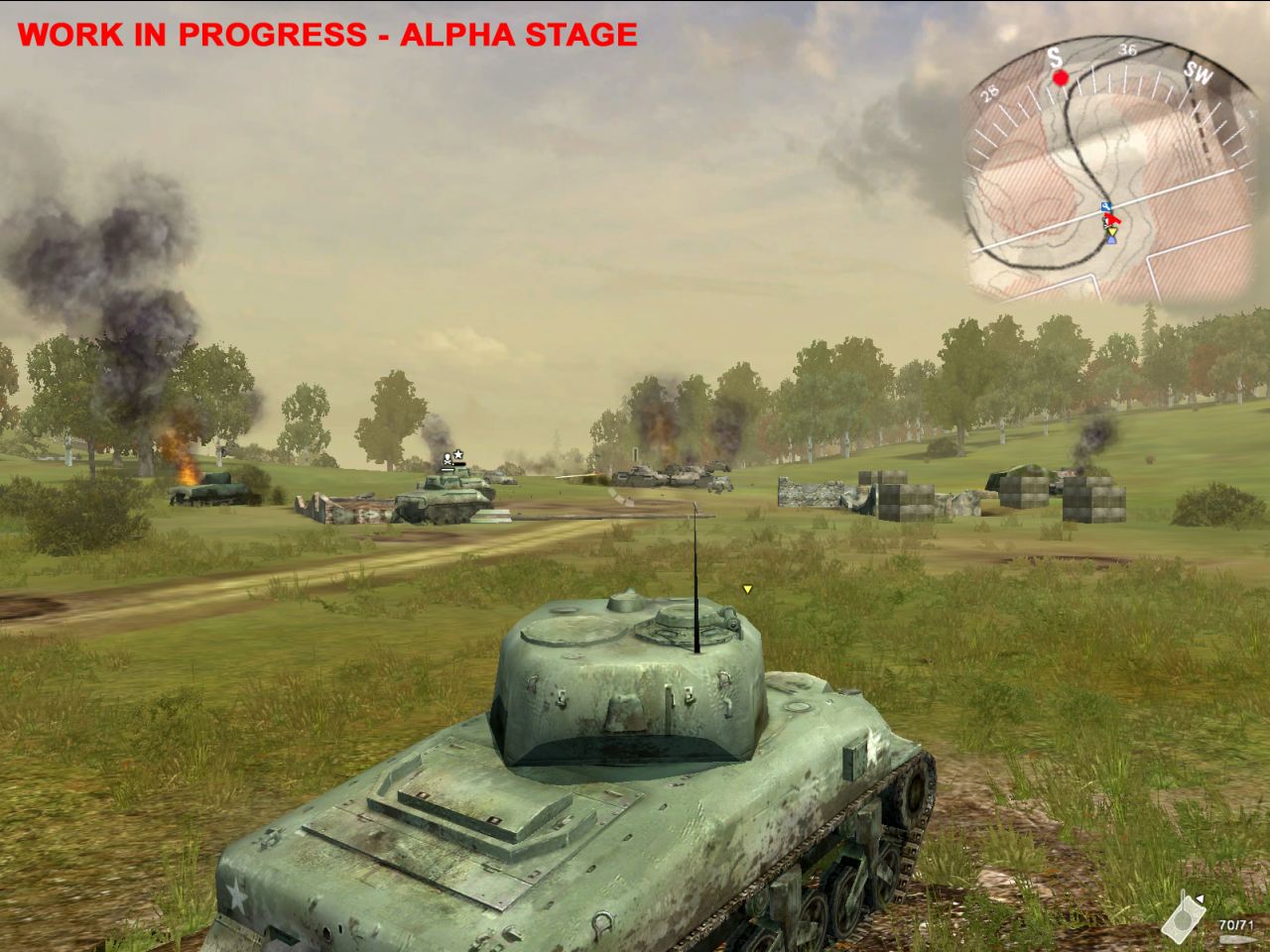
Task: Click the shell icon next to the ammo counter
Action: tap(1238, 940)
